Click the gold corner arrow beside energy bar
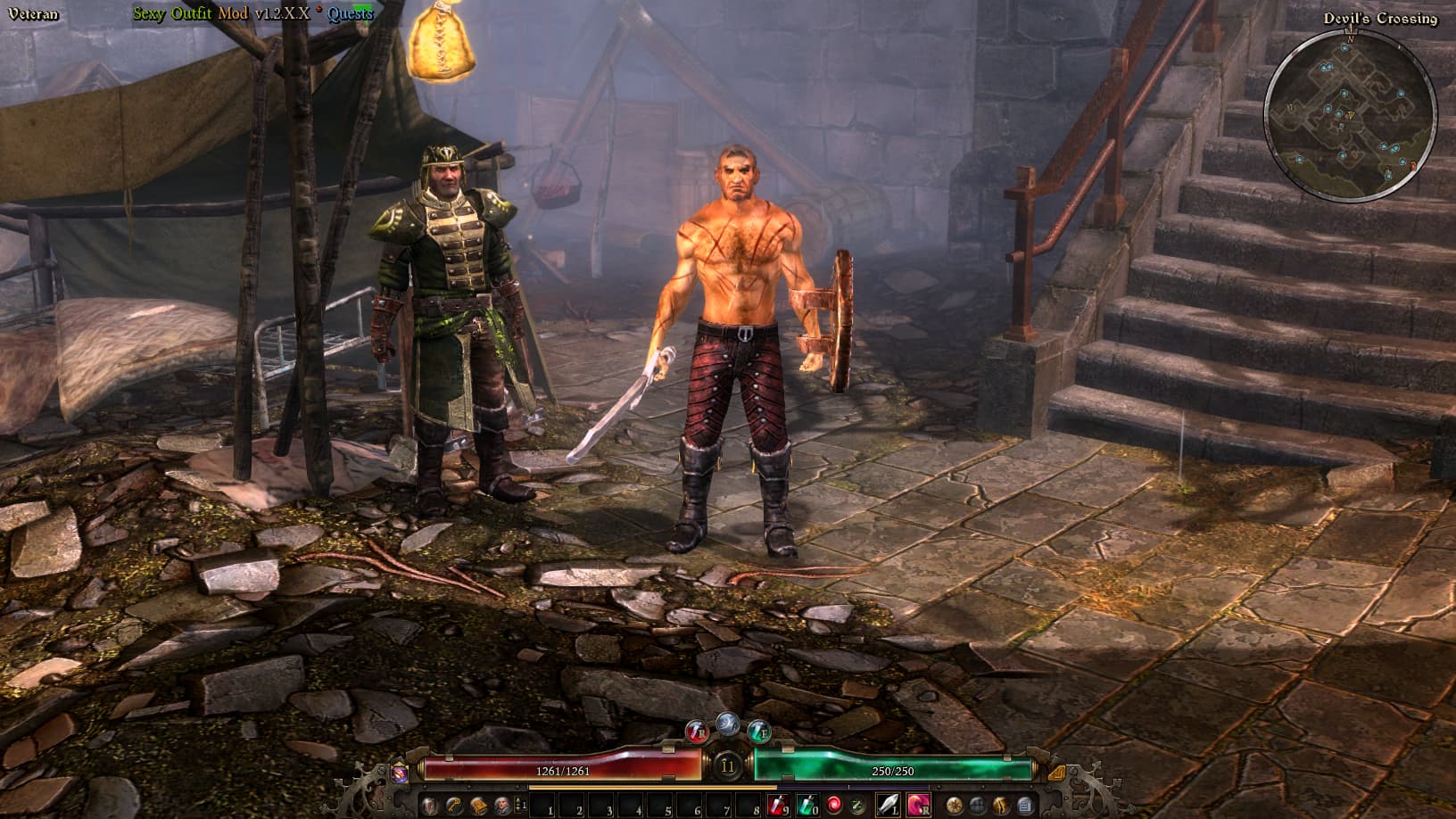Screen dimensions: 1456x819 (1056, 772)
